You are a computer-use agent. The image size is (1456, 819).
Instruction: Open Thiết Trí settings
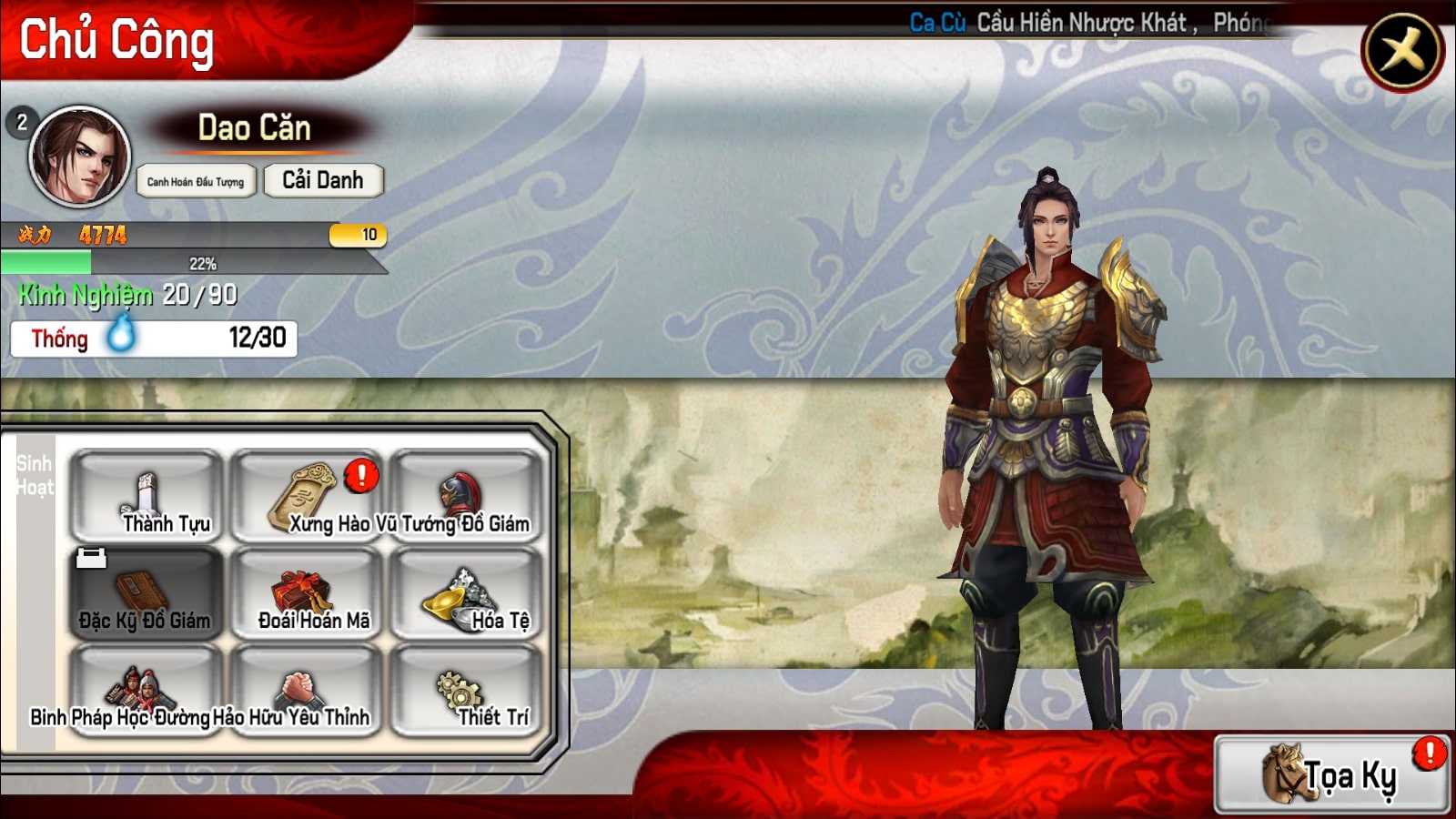coord(466,692)
